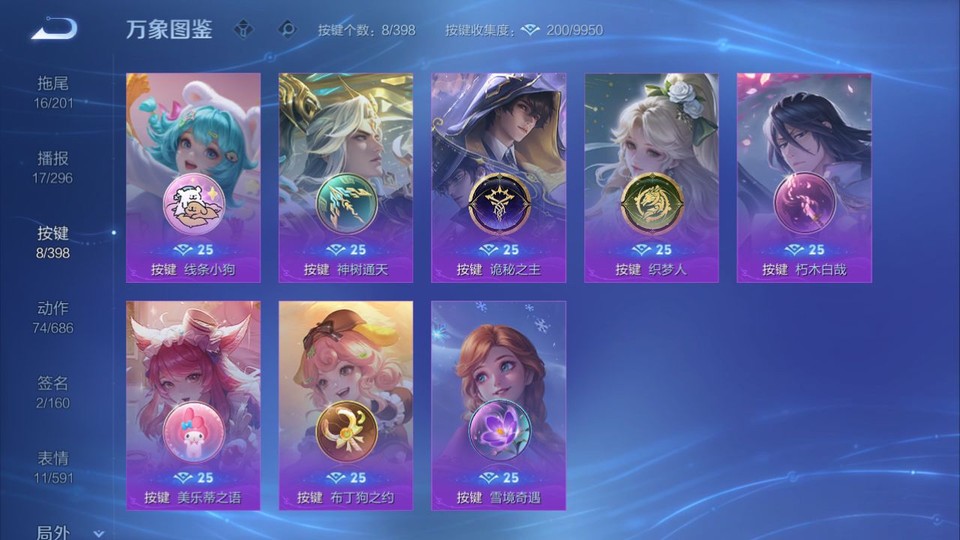Open the 雪境奇遇 card
Viewport: 960px width, 540px height.
click(x=498, y=405)
